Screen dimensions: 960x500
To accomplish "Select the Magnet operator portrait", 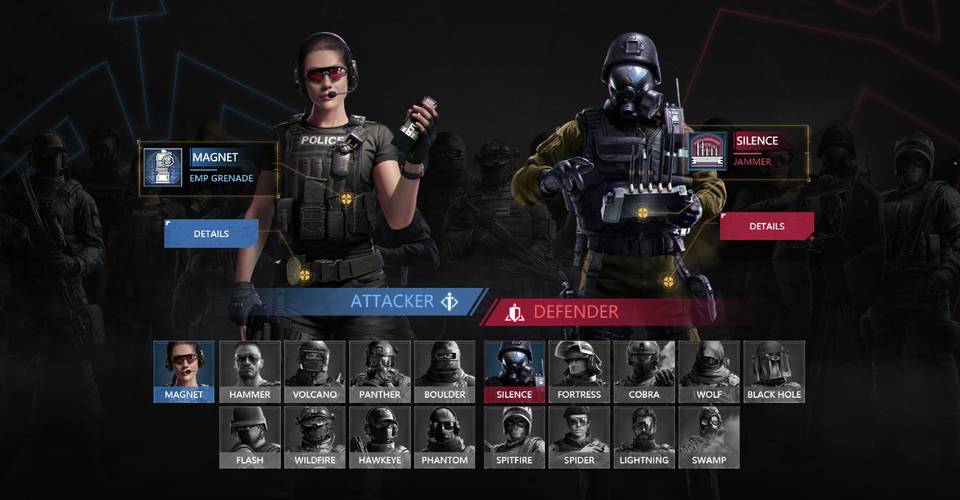I will click(x=184, y=371).
